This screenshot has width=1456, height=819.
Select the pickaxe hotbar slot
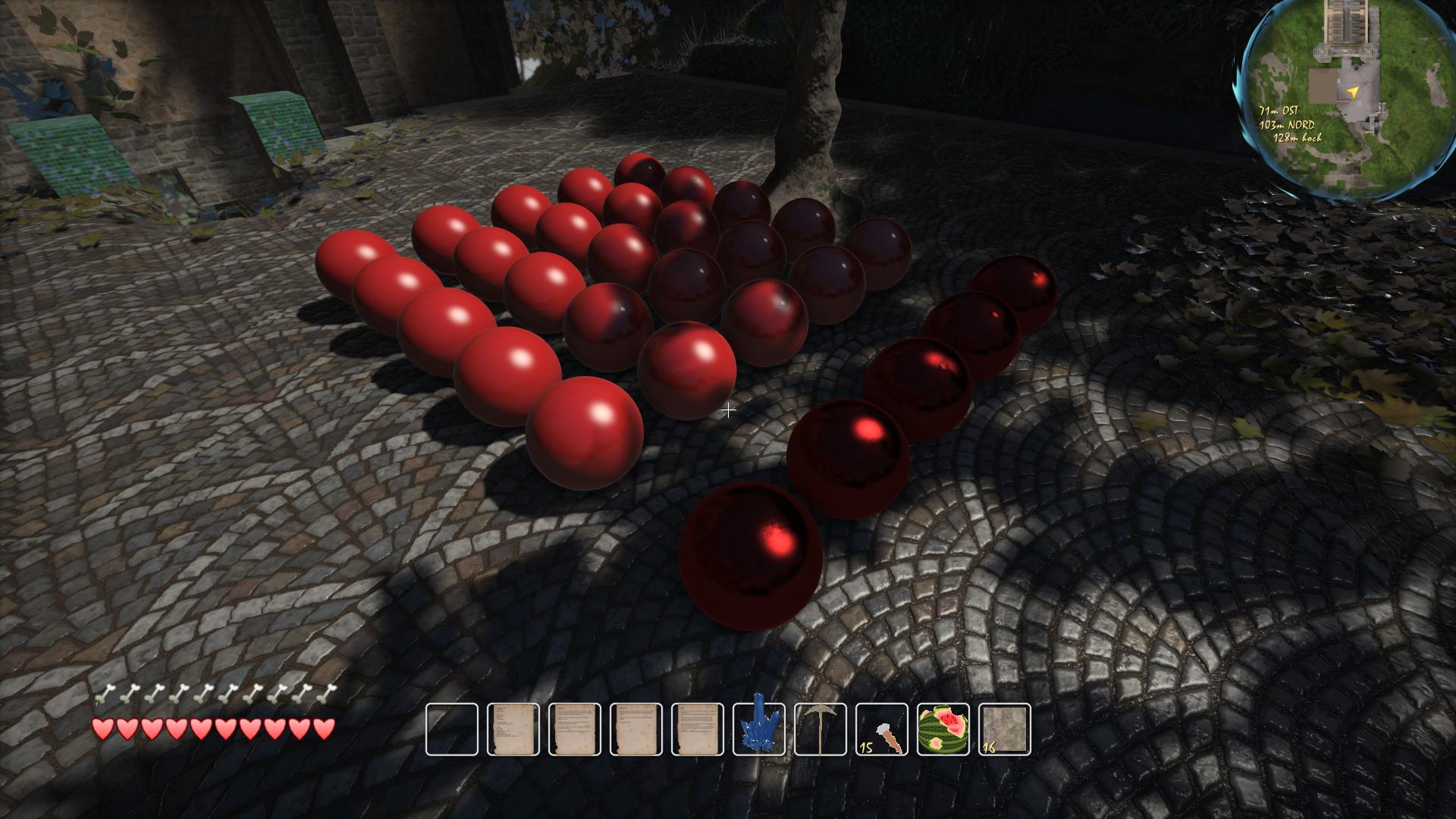[x=821, y=729]
